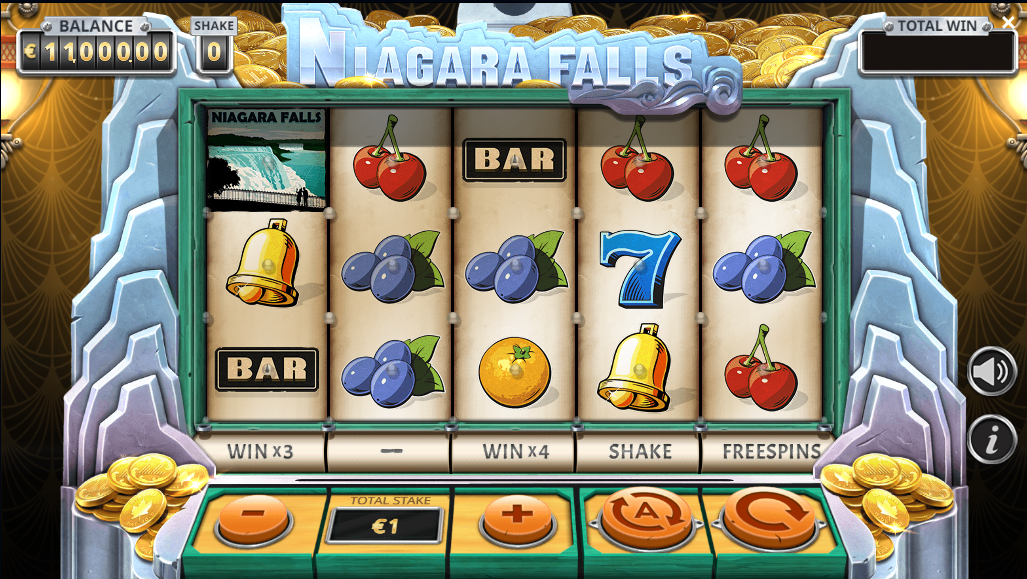This screenshot has width=1027, height=579.
Task: Decrease the total stake with minus button
Action: pos(253,517)
